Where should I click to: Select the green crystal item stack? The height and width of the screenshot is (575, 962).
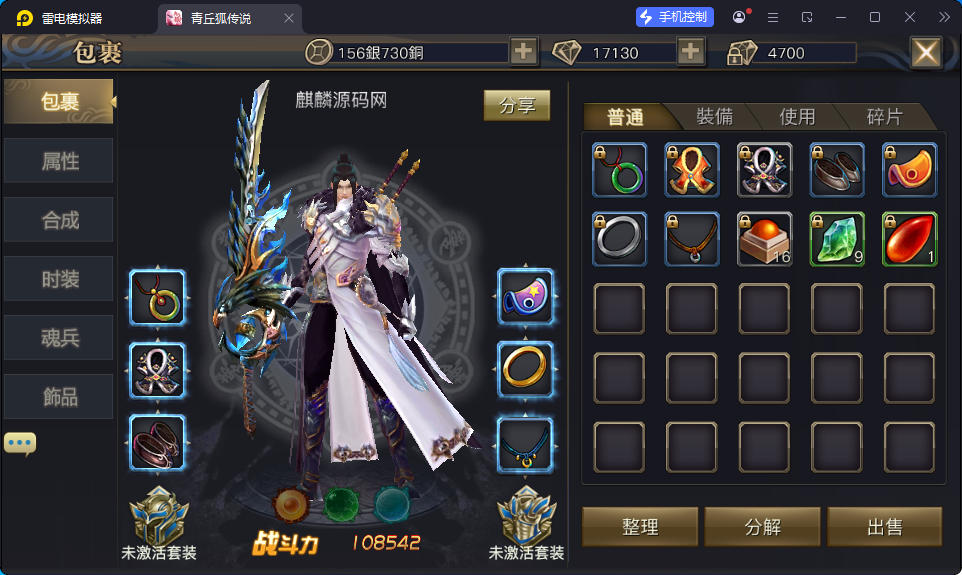click(837, 239)
